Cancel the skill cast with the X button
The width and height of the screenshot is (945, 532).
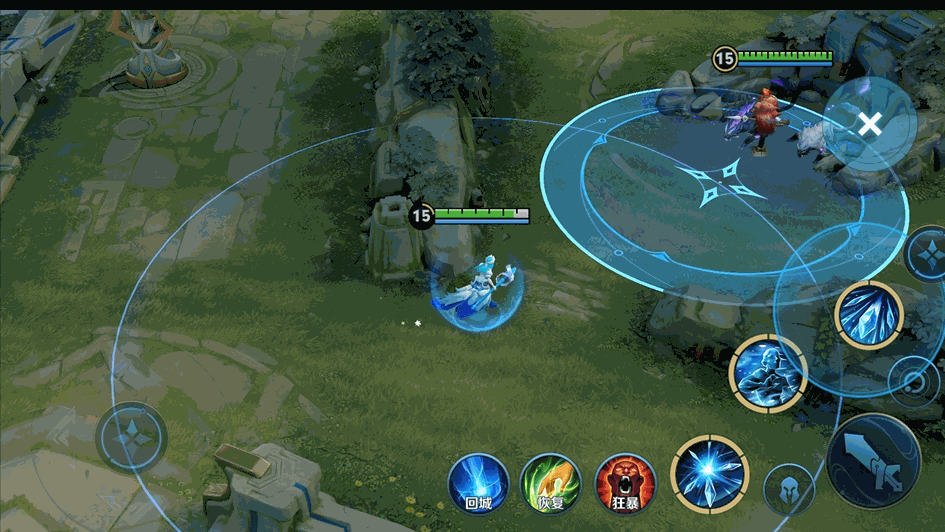click(x=870, y=124)
